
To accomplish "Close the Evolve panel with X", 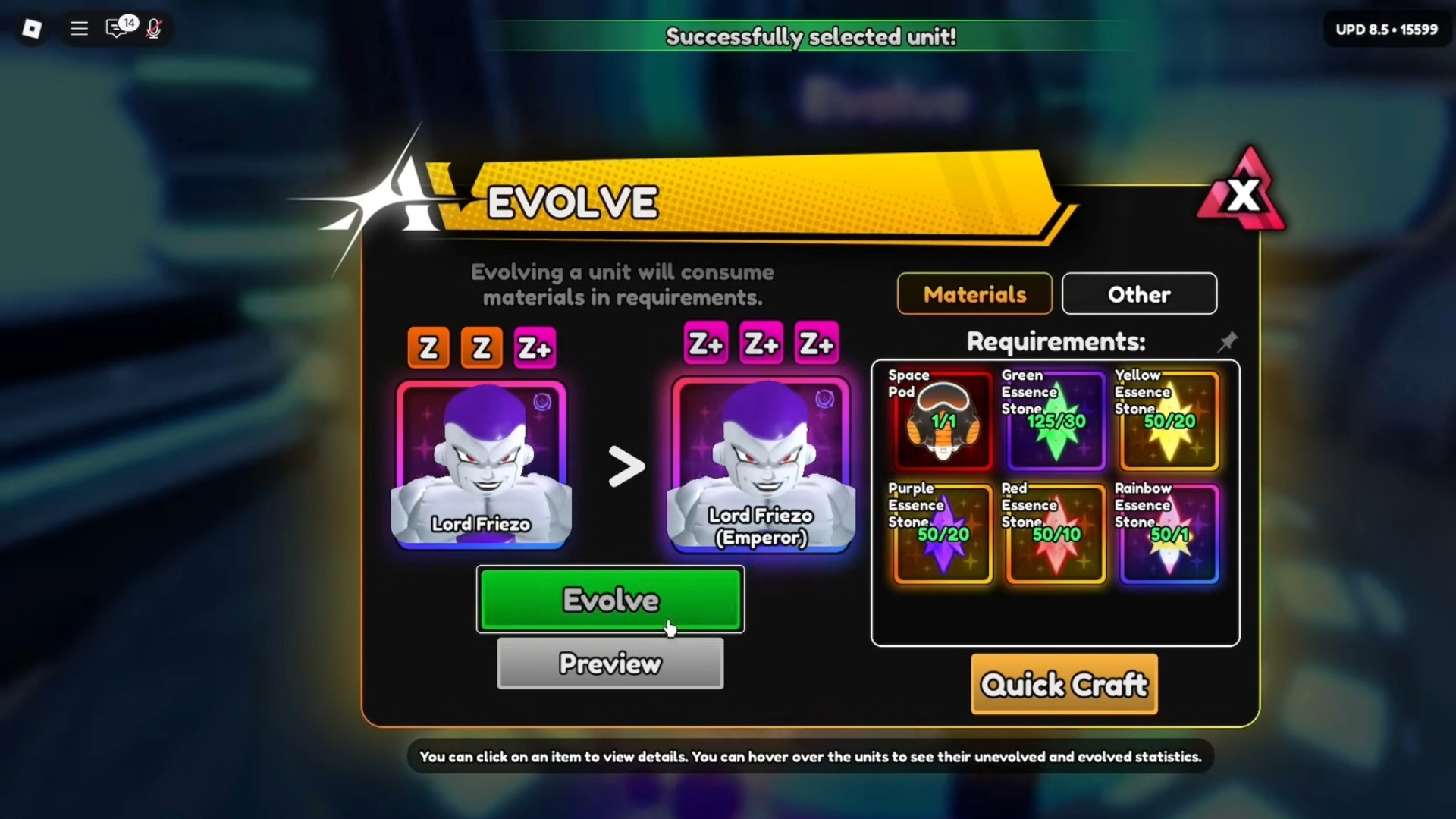I will point(1242,194).
